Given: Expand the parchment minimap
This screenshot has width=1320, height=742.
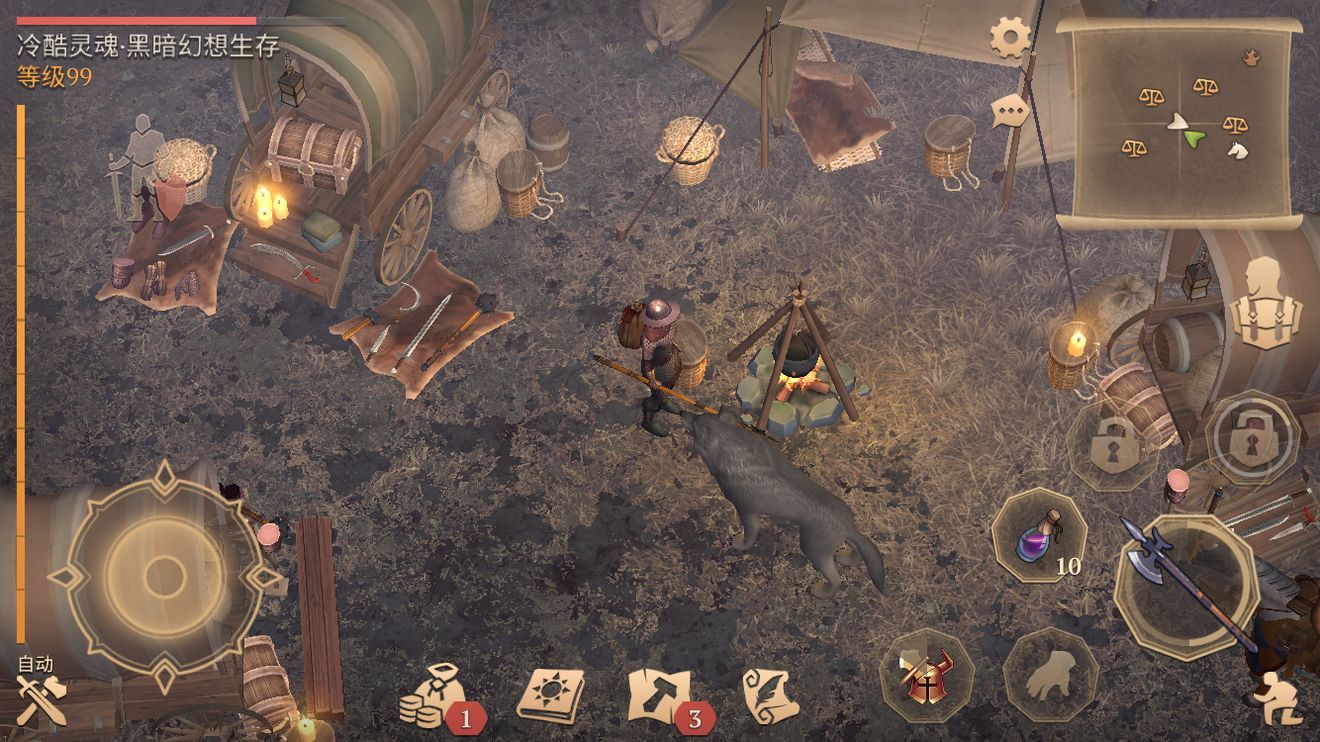Looking at the screenshot, I should (x=1179, y=122).
